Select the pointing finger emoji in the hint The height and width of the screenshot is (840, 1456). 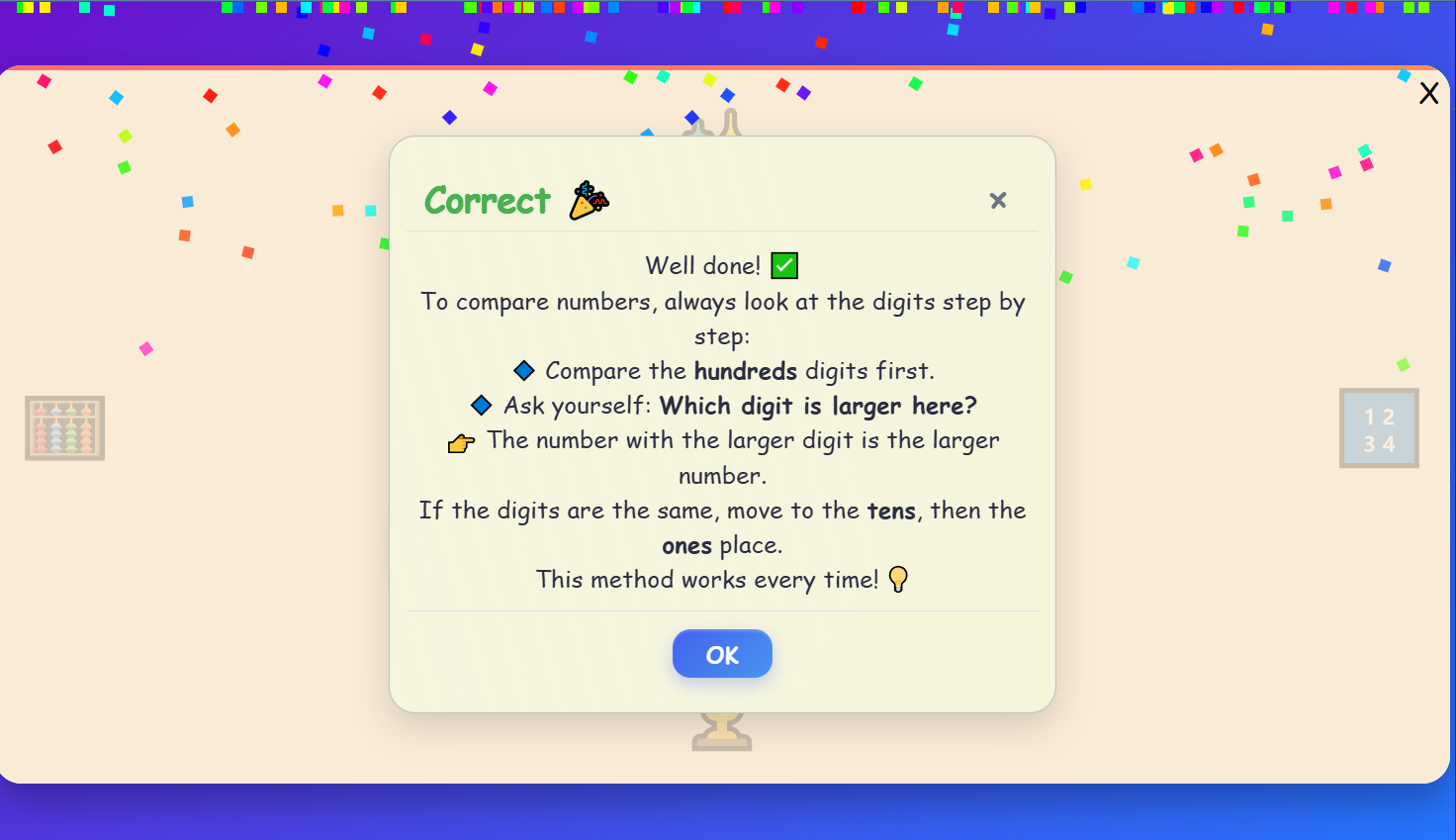point(461,441)
